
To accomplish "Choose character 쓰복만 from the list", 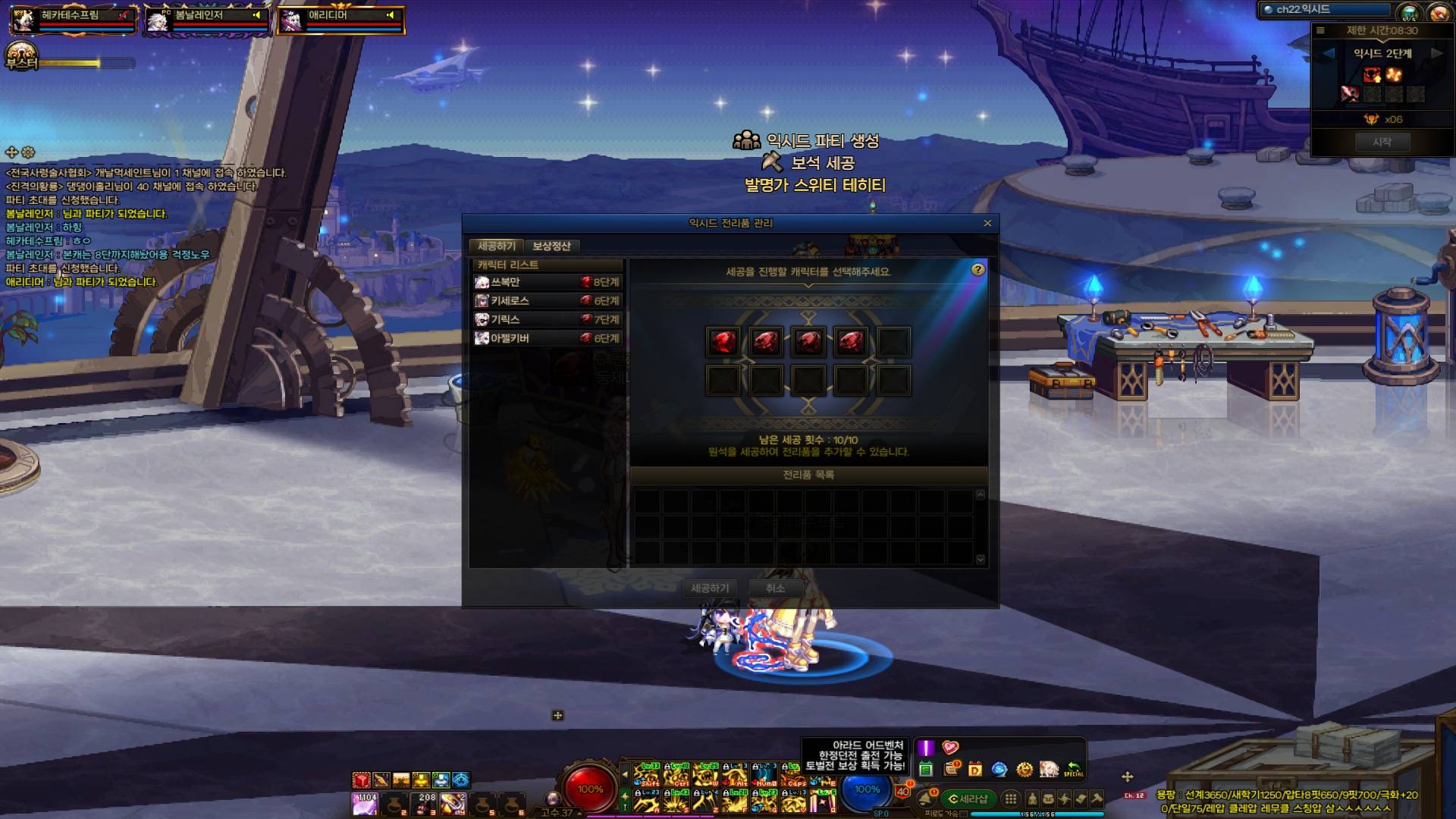I will pos(547,282).
